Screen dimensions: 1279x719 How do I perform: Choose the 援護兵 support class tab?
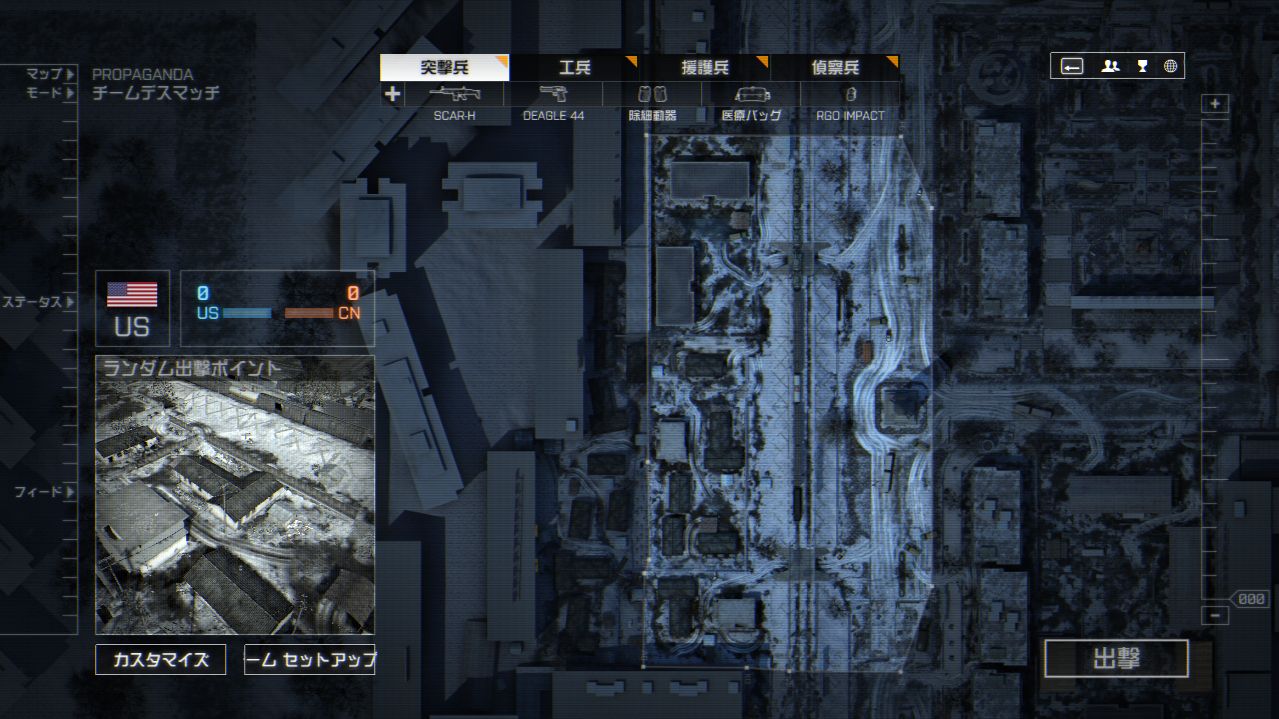coord(704,68)
